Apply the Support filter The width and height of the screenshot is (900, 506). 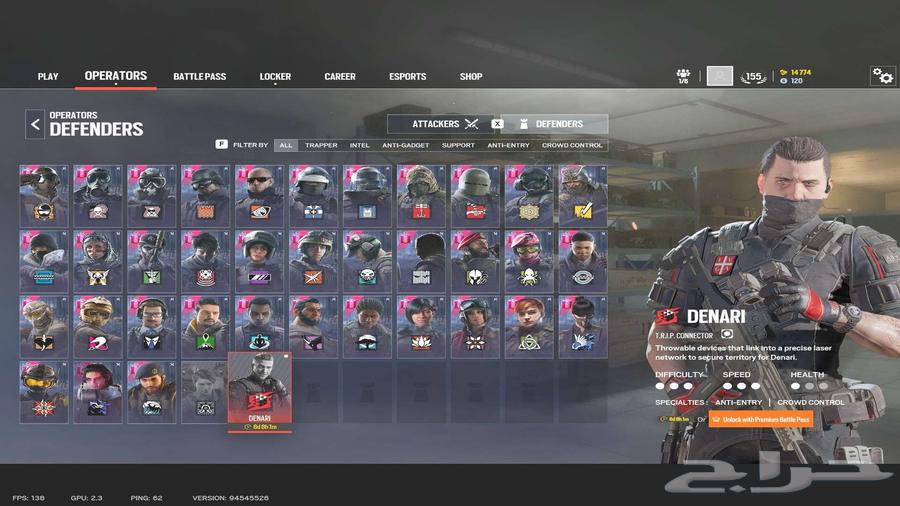[x=458, y=145]
